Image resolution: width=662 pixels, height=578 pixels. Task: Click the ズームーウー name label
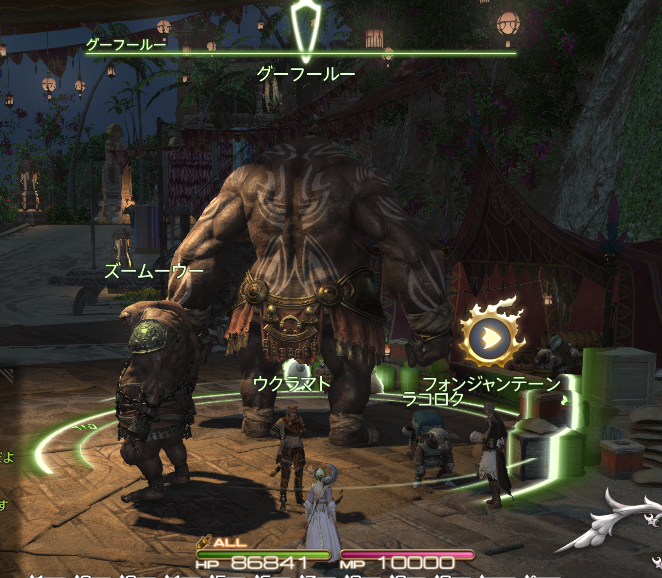[154, 271]
